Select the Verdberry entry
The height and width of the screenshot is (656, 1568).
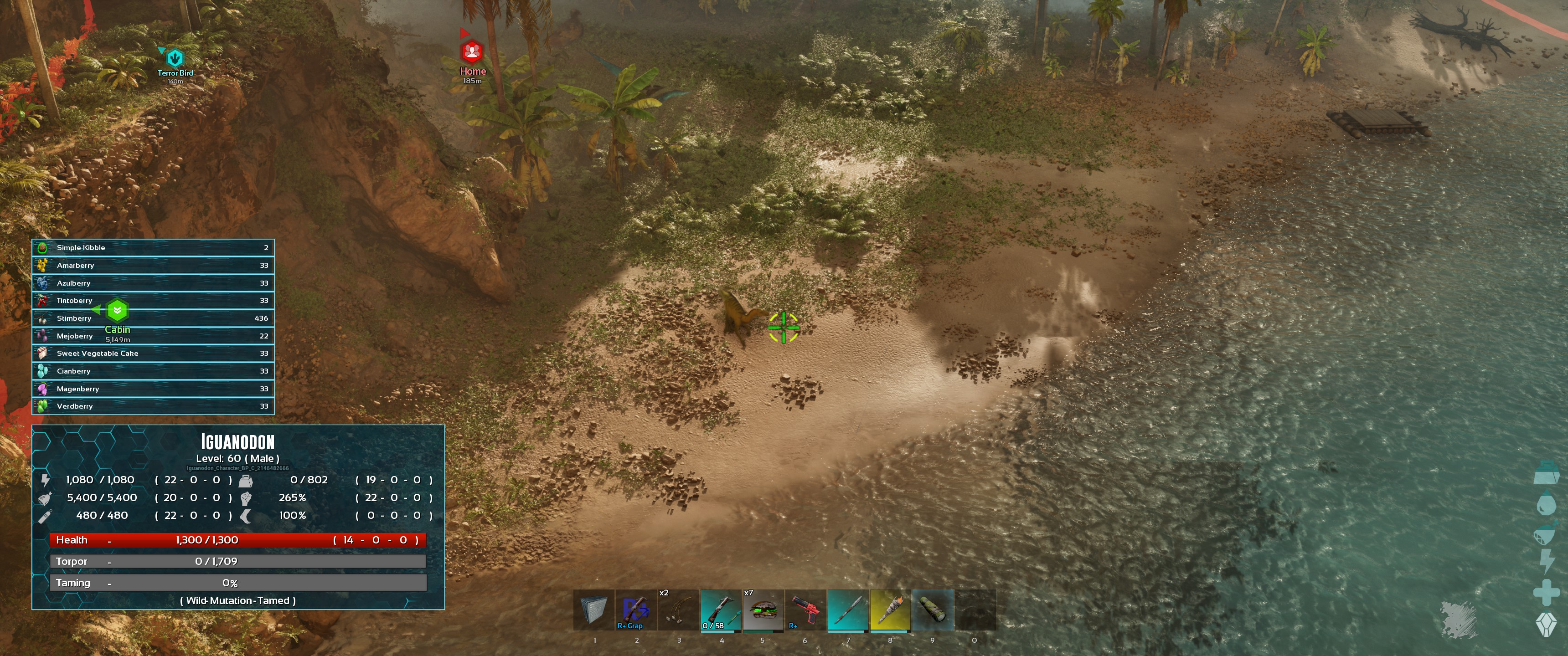pos(153,406)
